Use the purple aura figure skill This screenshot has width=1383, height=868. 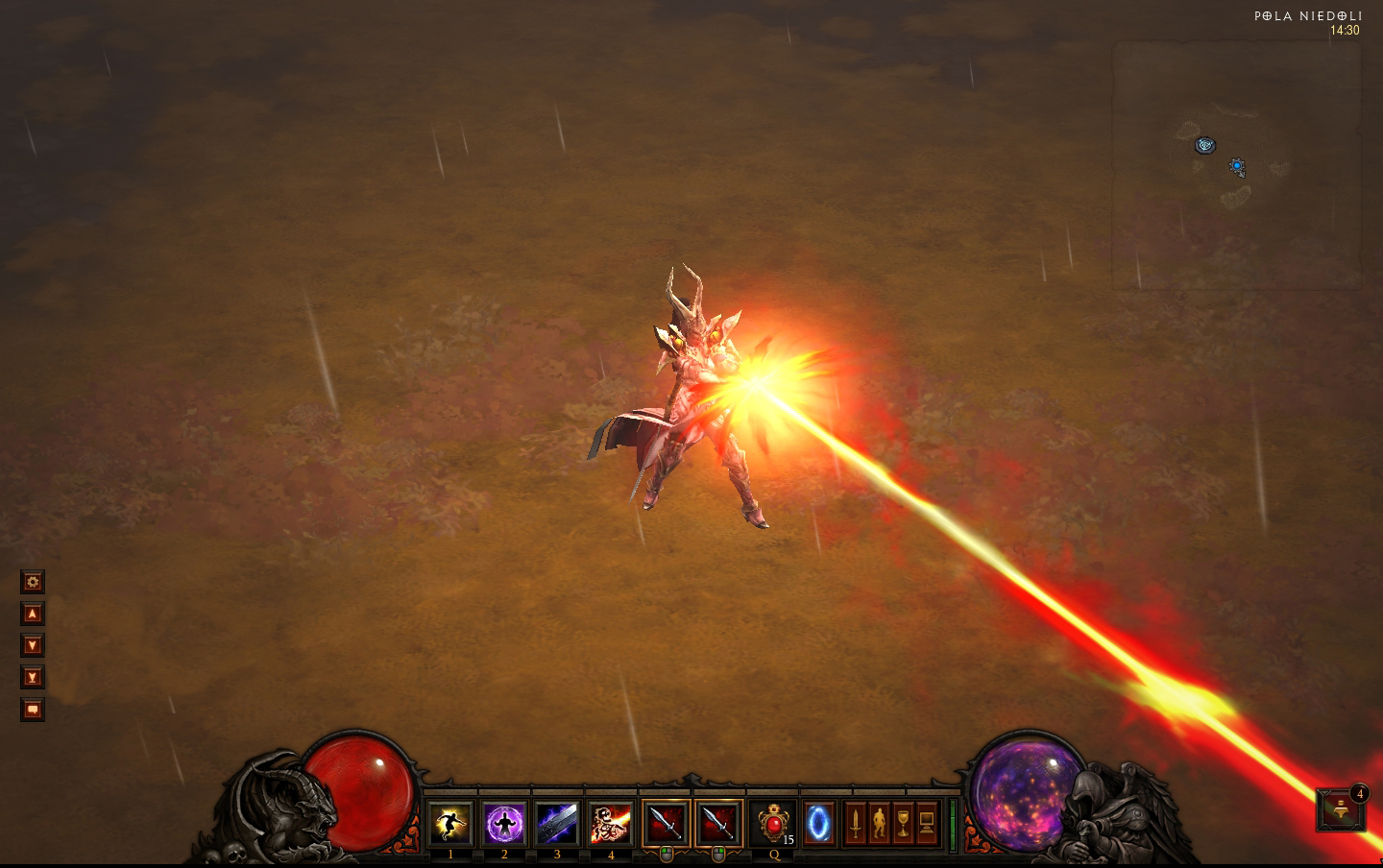[504, 824]
